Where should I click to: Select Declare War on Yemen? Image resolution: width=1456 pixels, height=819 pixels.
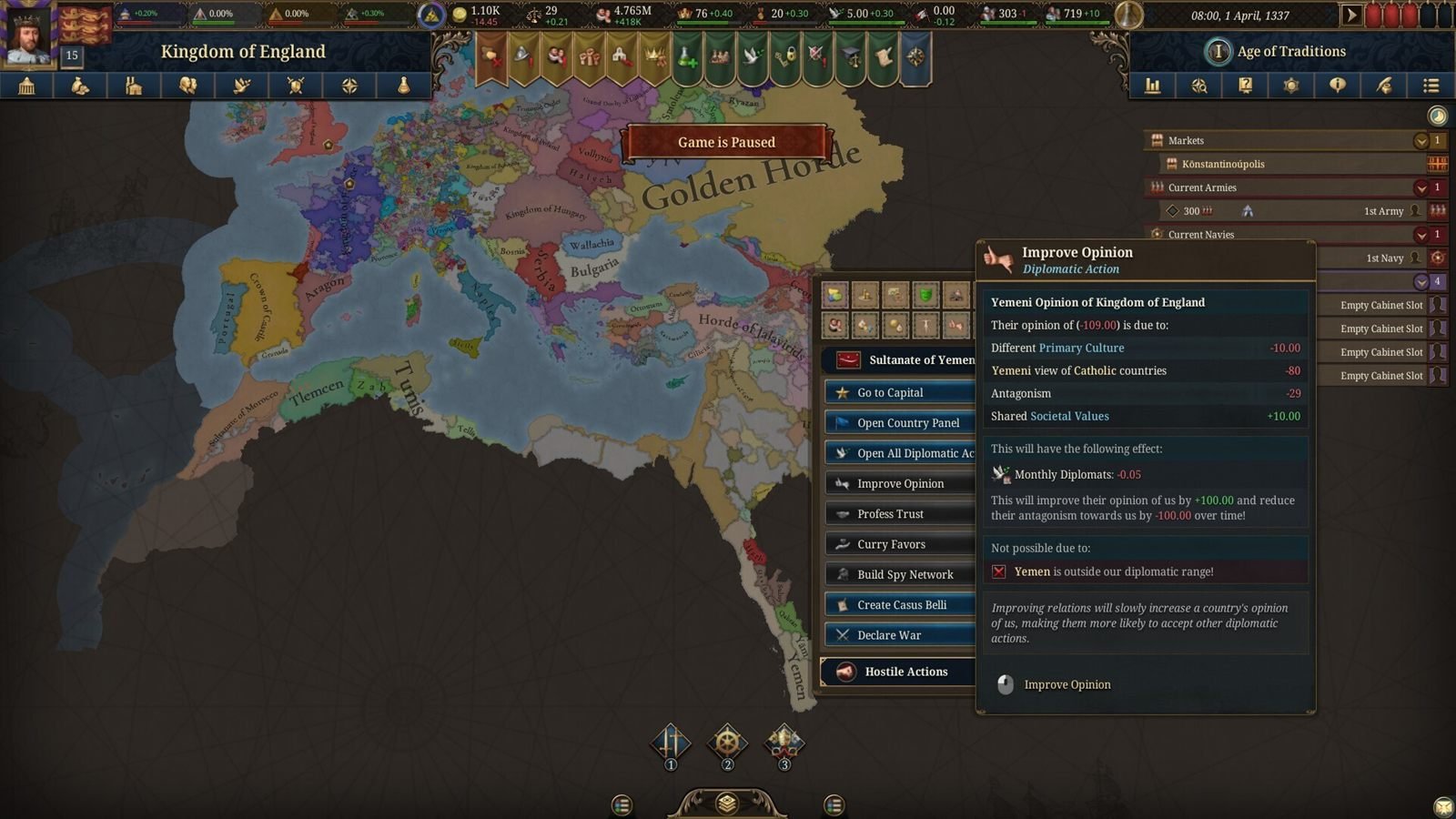(899, 635)
